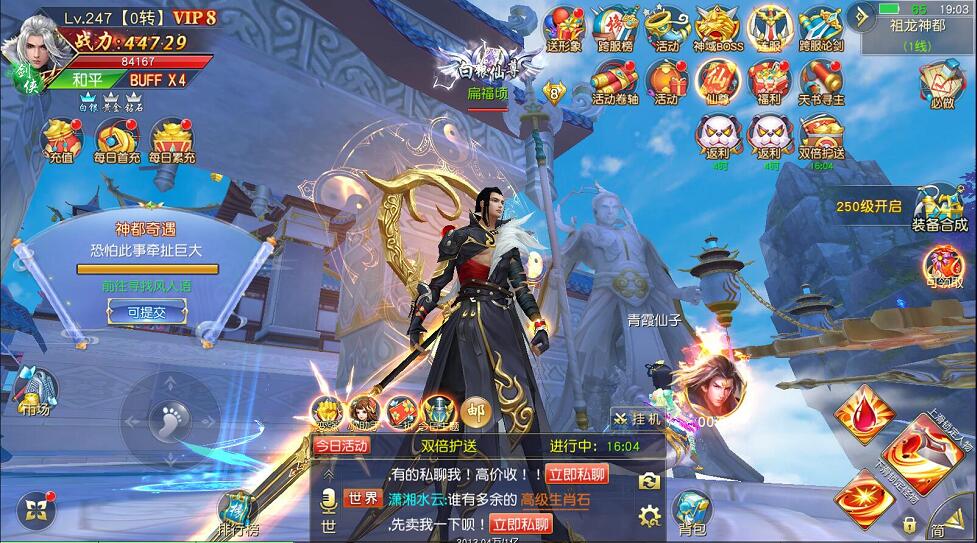Open 装备合成 equipment synthesis
The width and height of the screenshot is (977, 543).
(x=940, y=208)
